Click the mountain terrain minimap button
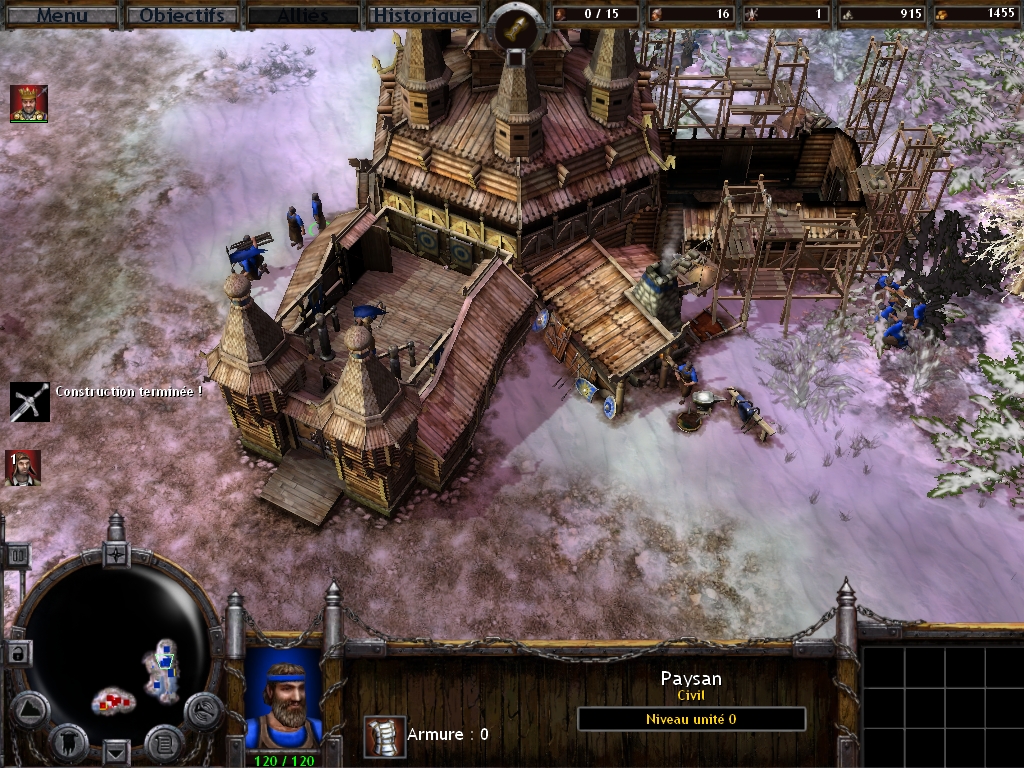The height and width of the screenshot is (768, 1024). point(30,709)
